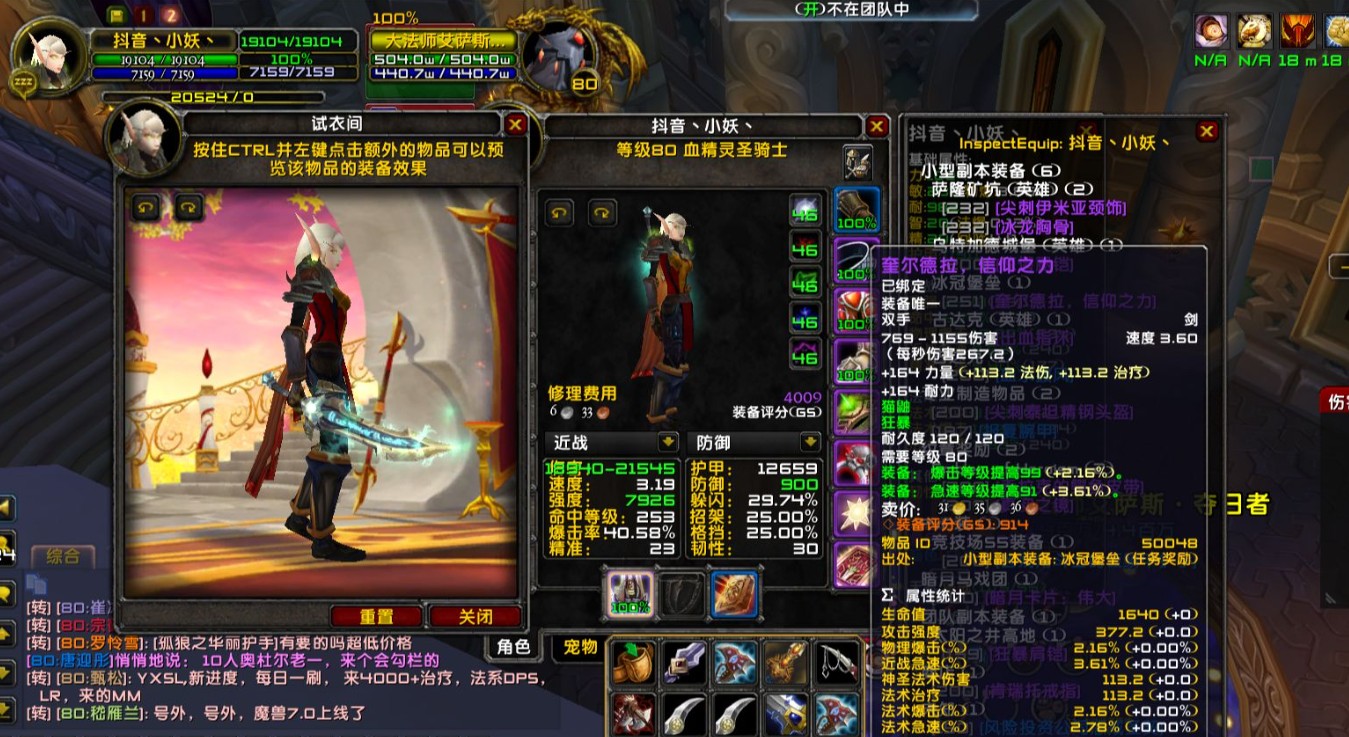1349x737 pixels.
Task: Click the green save button above player frame
Action: 116,15
